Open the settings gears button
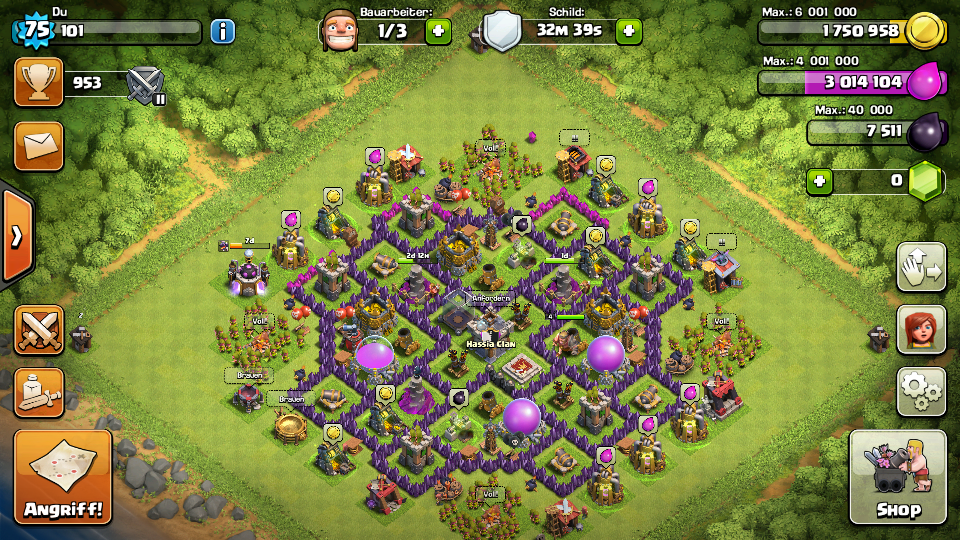Viewport: 960px width, 540px height. (921, 391)
